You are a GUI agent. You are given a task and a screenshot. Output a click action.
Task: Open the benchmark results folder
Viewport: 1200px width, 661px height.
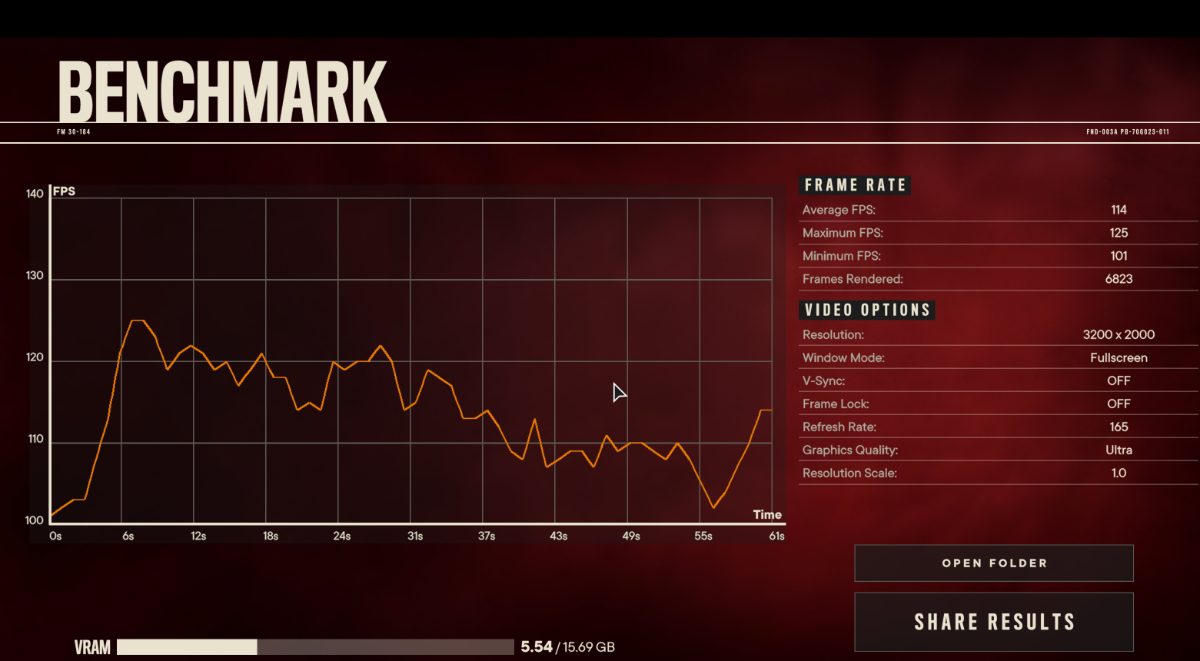[993, 563]
